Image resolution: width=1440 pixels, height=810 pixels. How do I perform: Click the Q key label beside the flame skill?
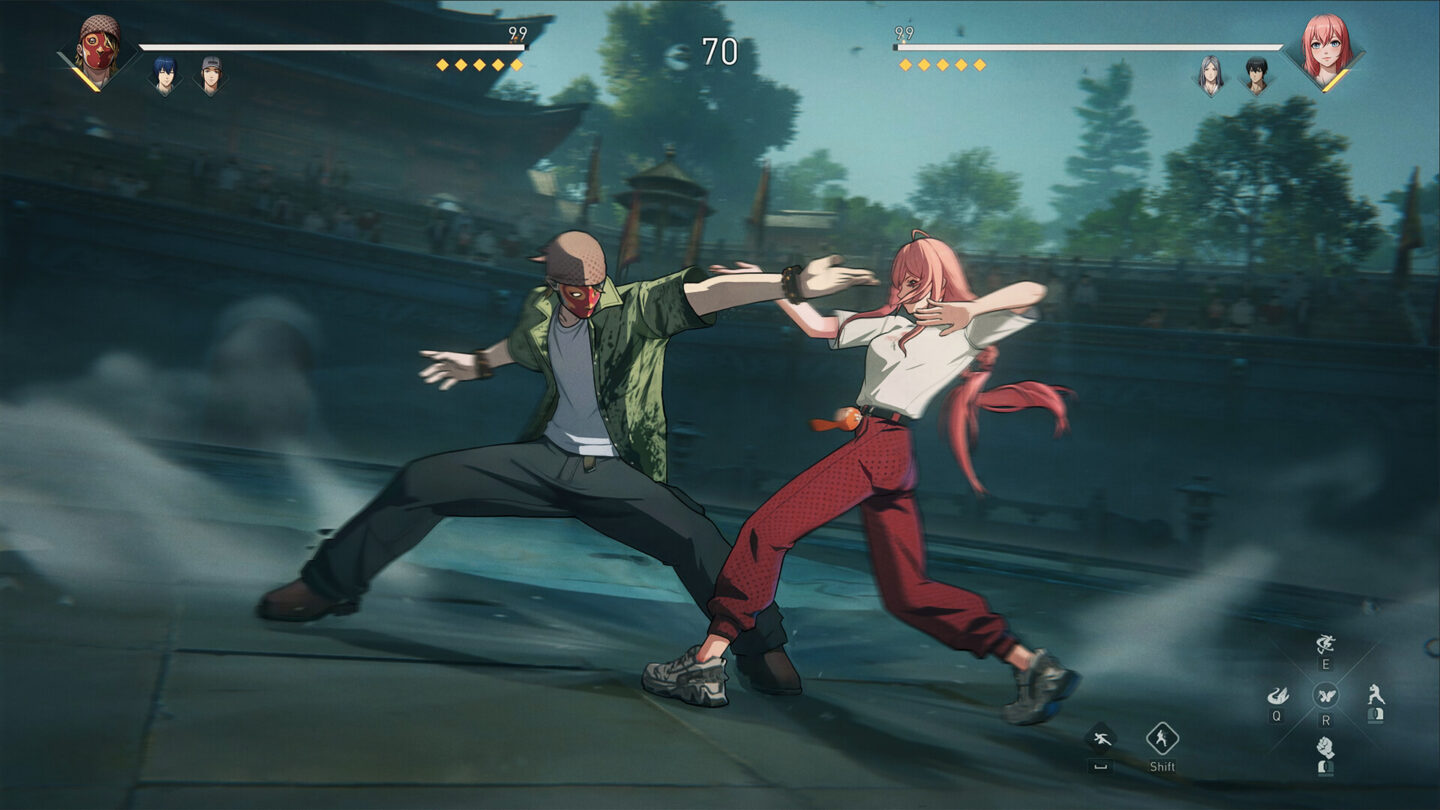[x=1276, y=715]
